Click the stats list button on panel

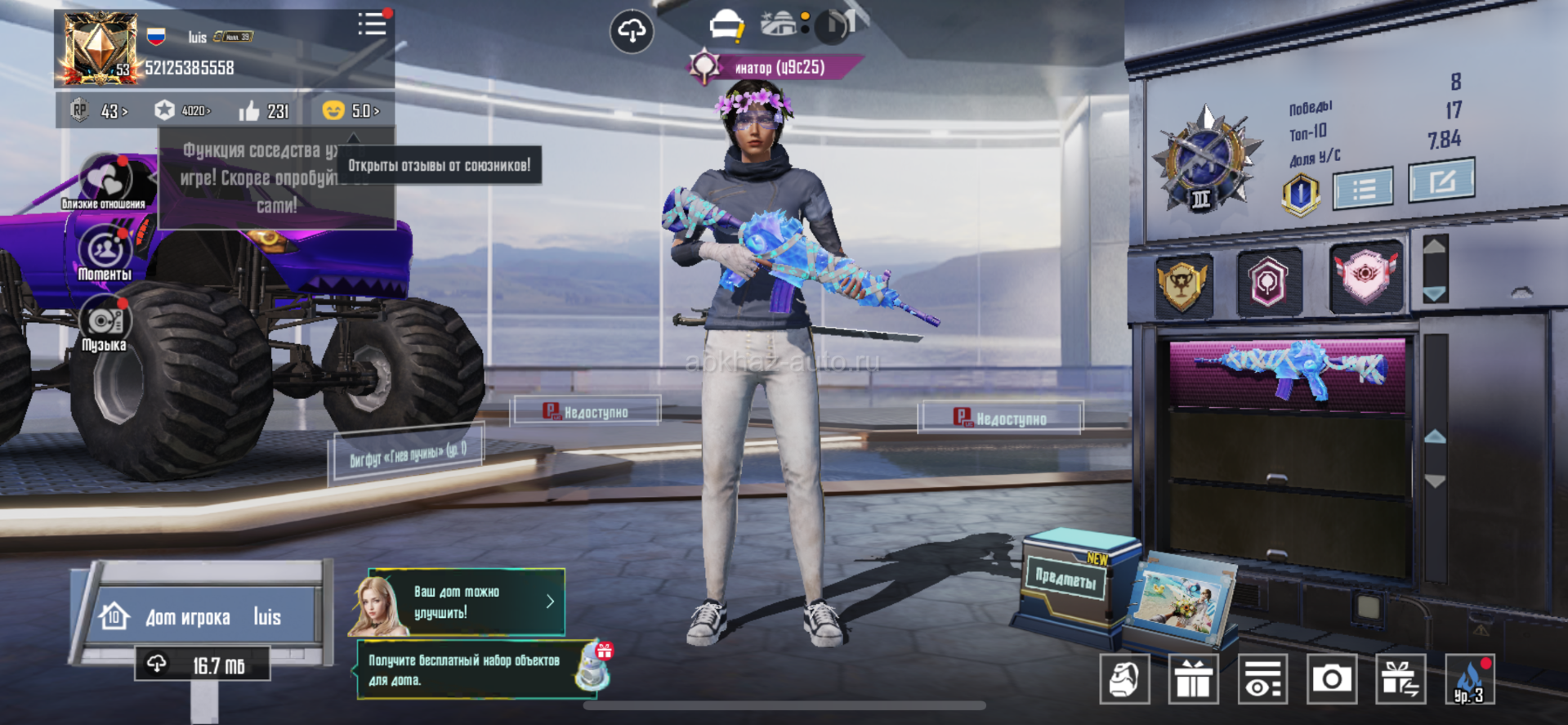pos(1363,190)
